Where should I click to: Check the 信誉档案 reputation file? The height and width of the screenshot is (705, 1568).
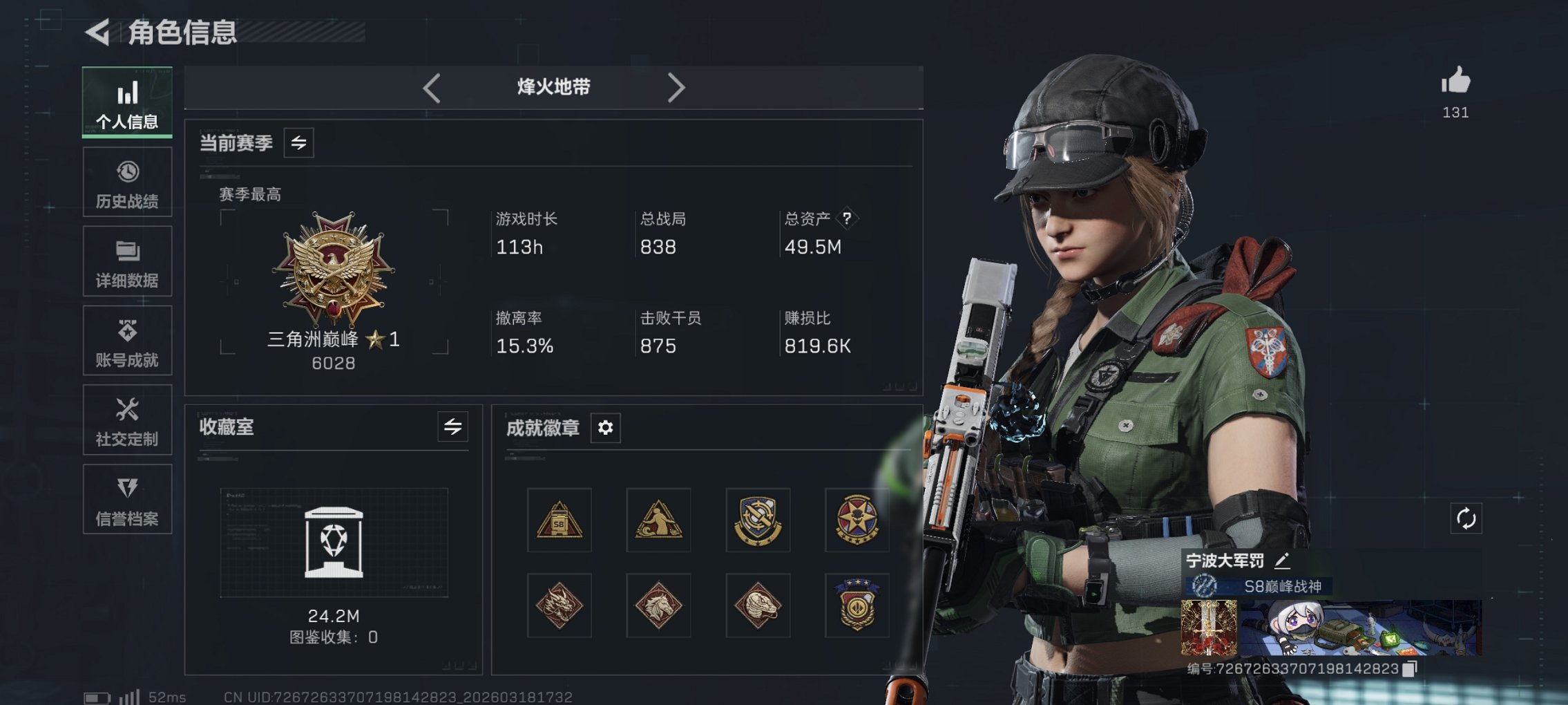click(127, 499)
